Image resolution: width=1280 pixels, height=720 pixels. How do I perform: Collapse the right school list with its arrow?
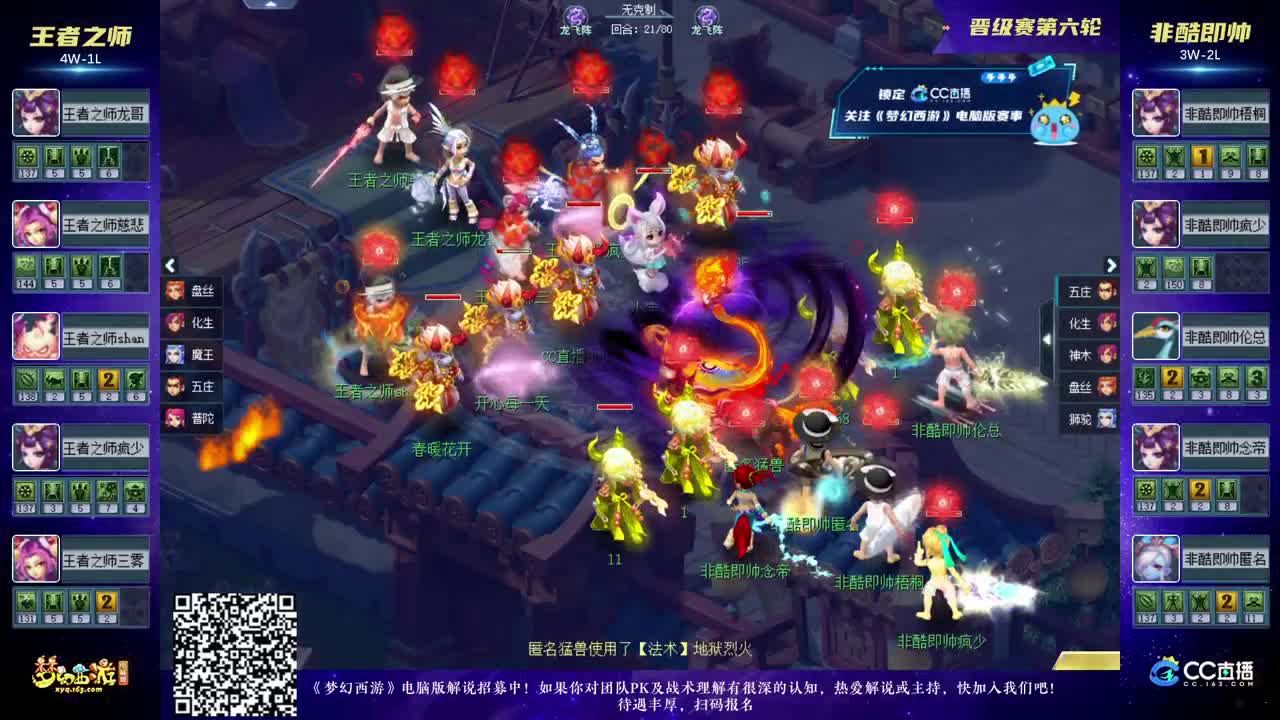pos(1111,265)
